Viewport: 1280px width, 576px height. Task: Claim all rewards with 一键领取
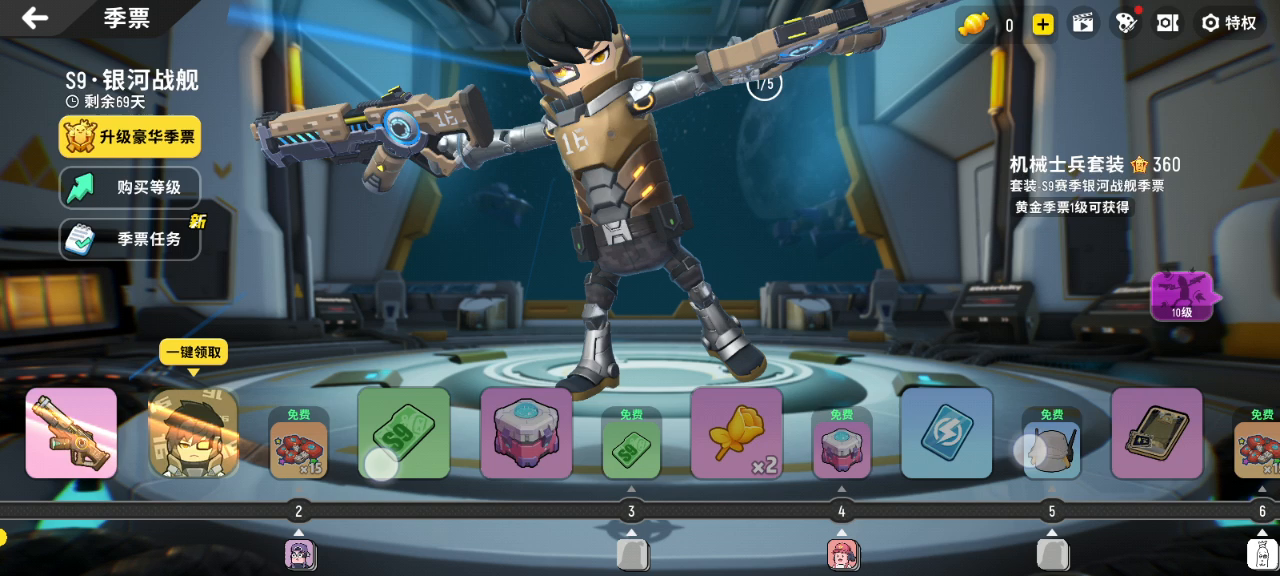point(193,352)
